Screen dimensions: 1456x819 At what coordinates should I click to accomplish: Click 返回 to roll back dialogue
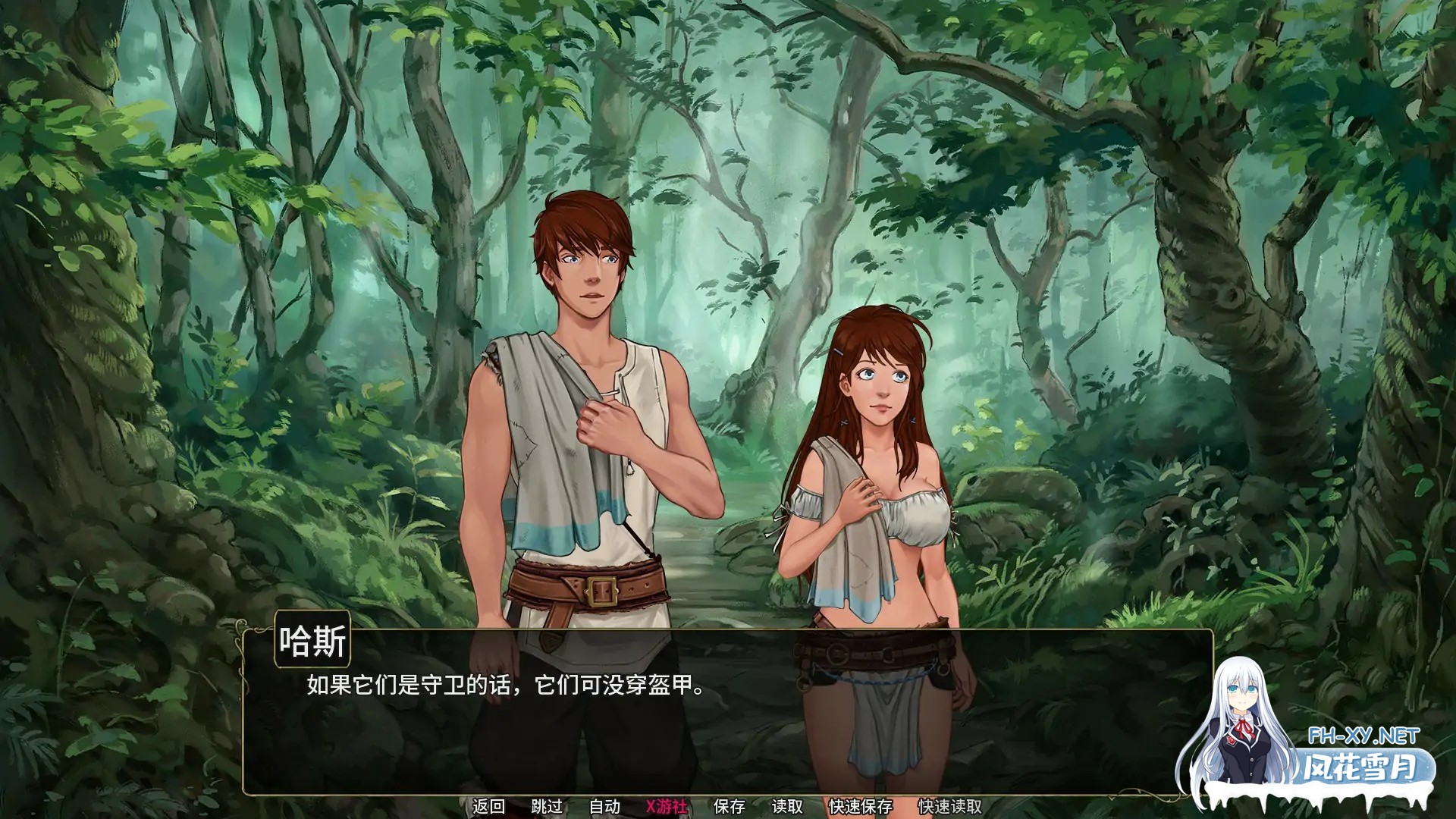(489, 808)
